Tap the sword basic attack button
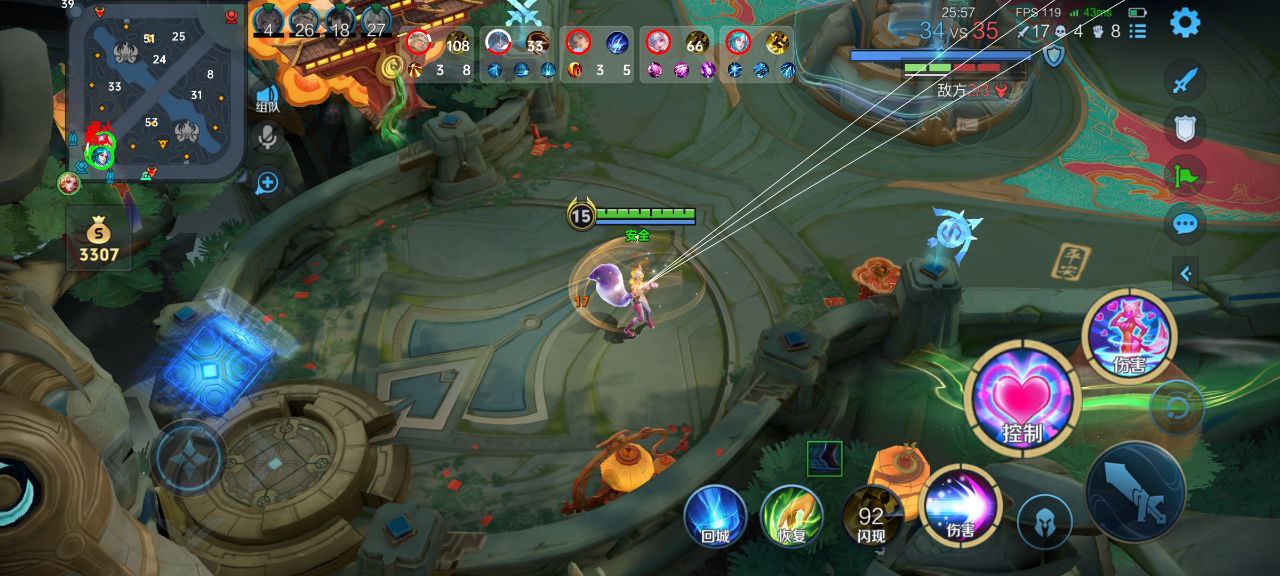1280x576 pixels. click(x=1136, y=492)
